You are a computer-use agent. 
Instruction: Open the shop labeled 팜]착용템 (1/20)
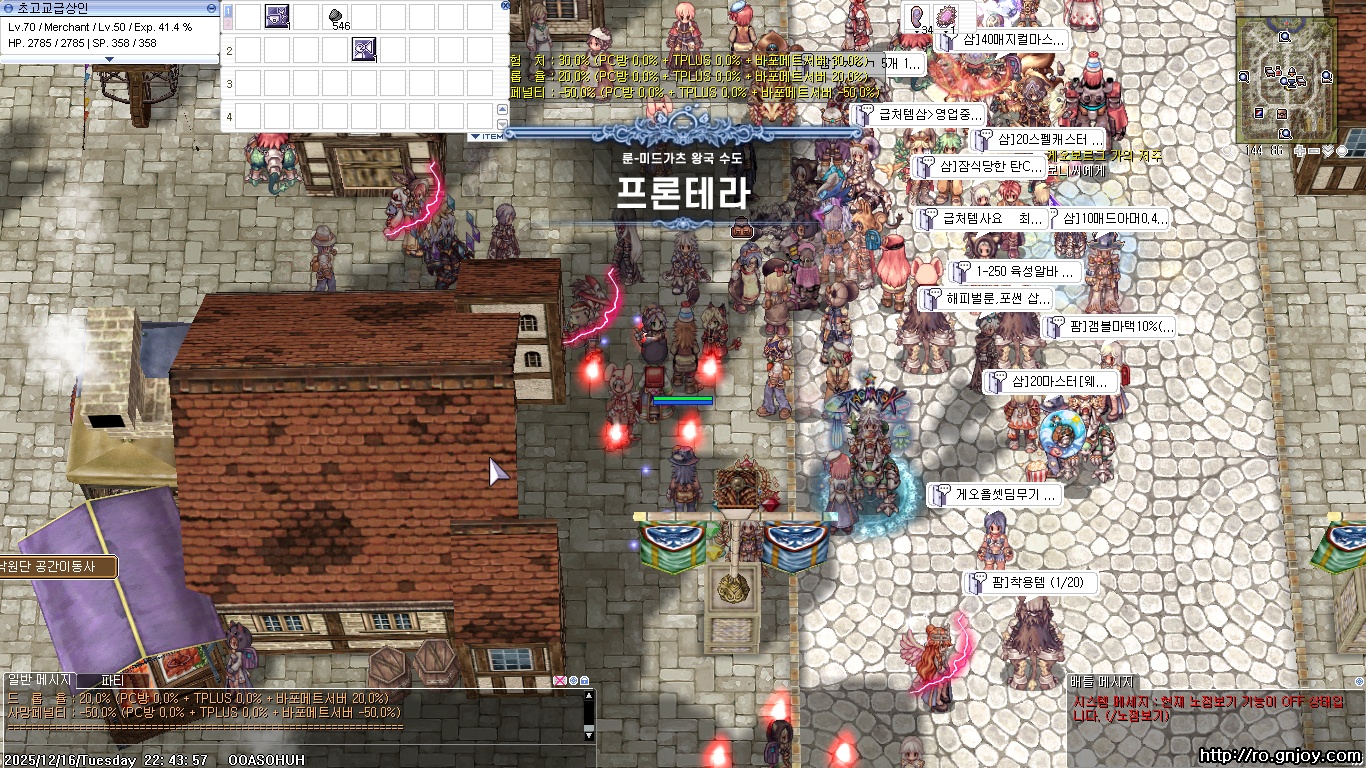pyautogui.click(x=1030, y=581)
